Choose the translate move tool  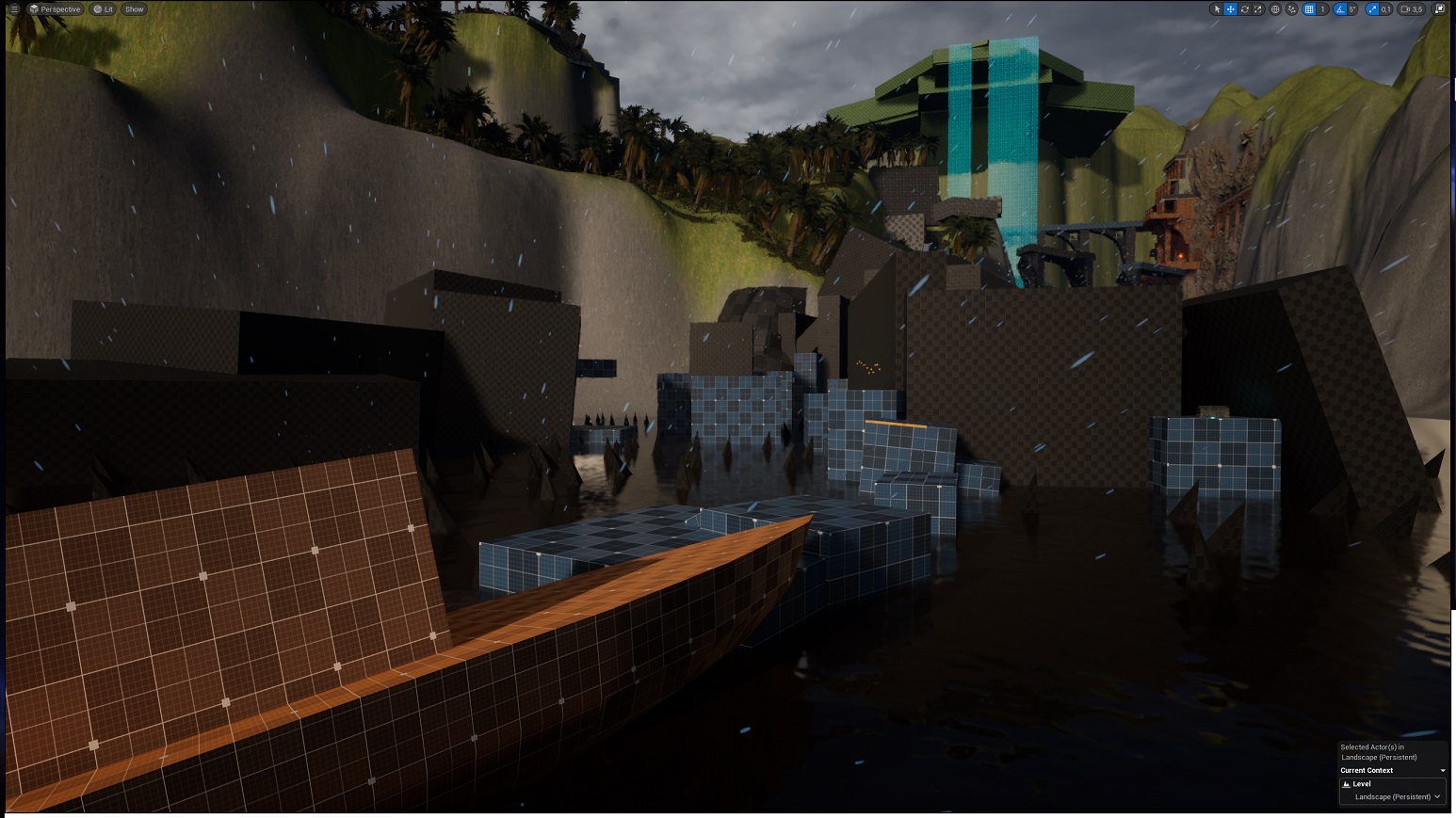pyautogui.click(x=1230, y=9)
